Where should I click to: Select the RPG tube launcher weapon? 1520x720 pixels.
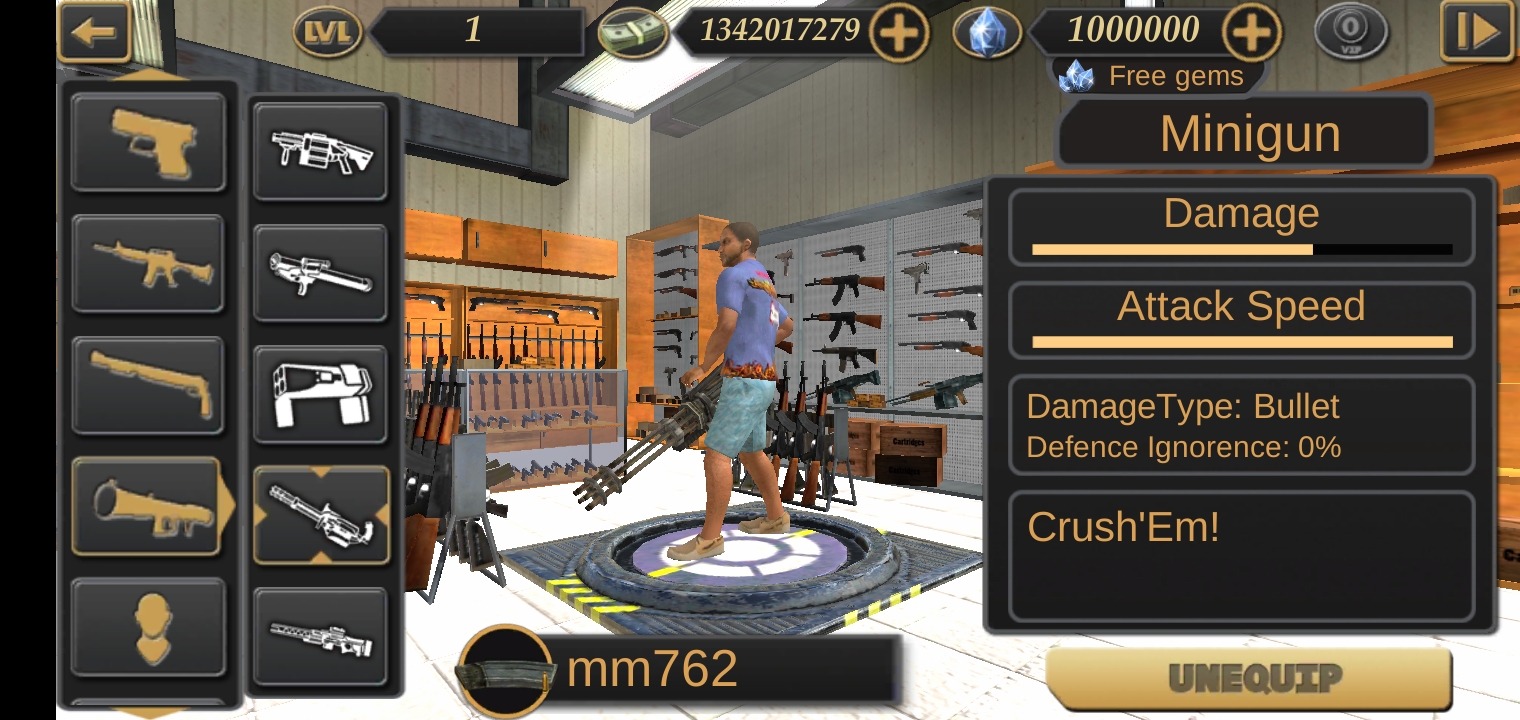click(x=320, y=272)
